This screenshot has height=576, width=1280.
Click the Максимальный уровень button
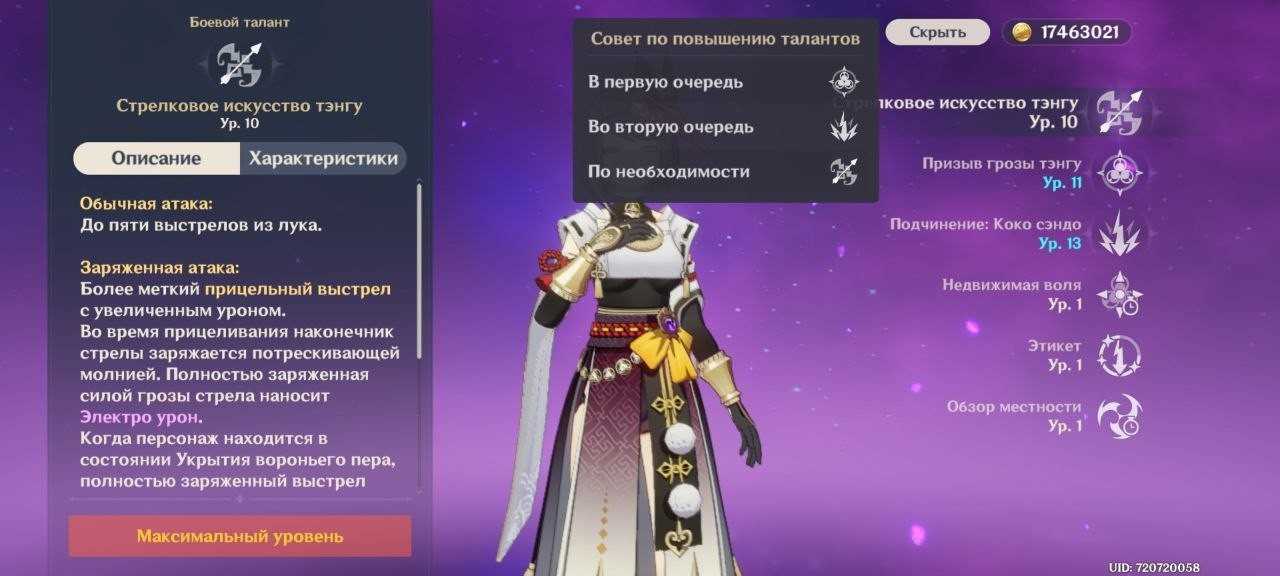tap(240, 536)
